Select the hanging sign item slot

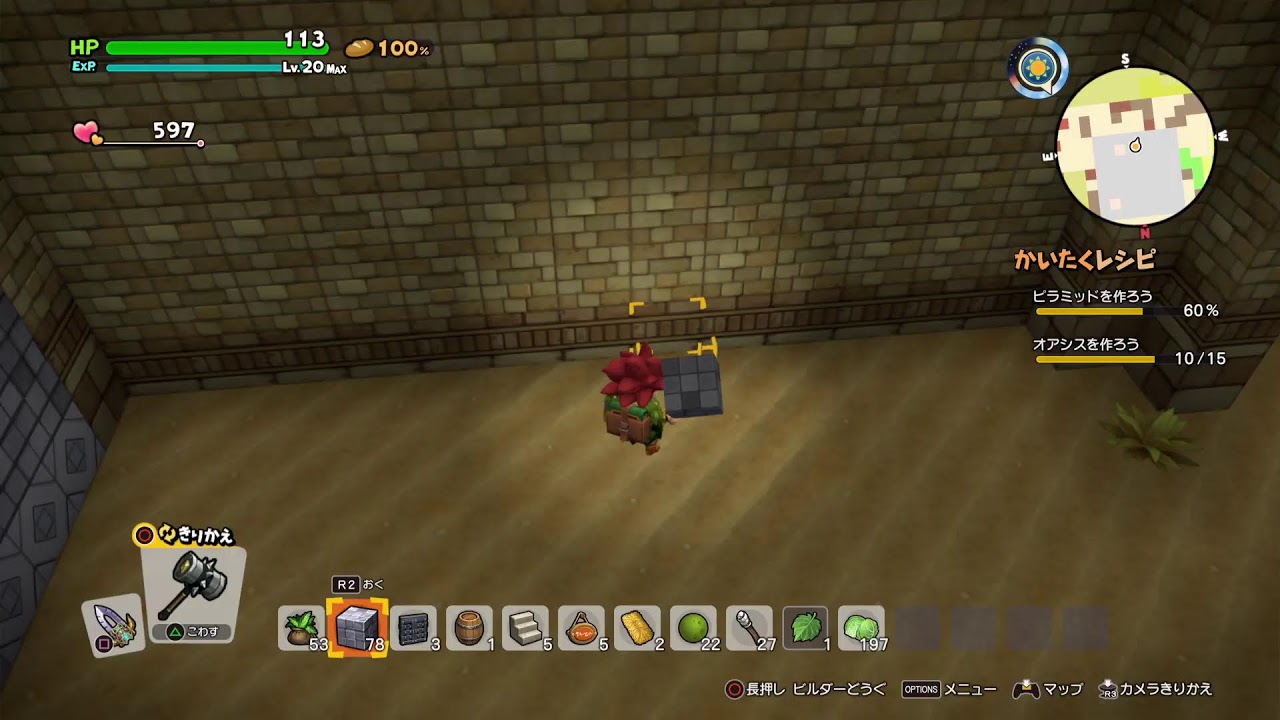[581, 627]
